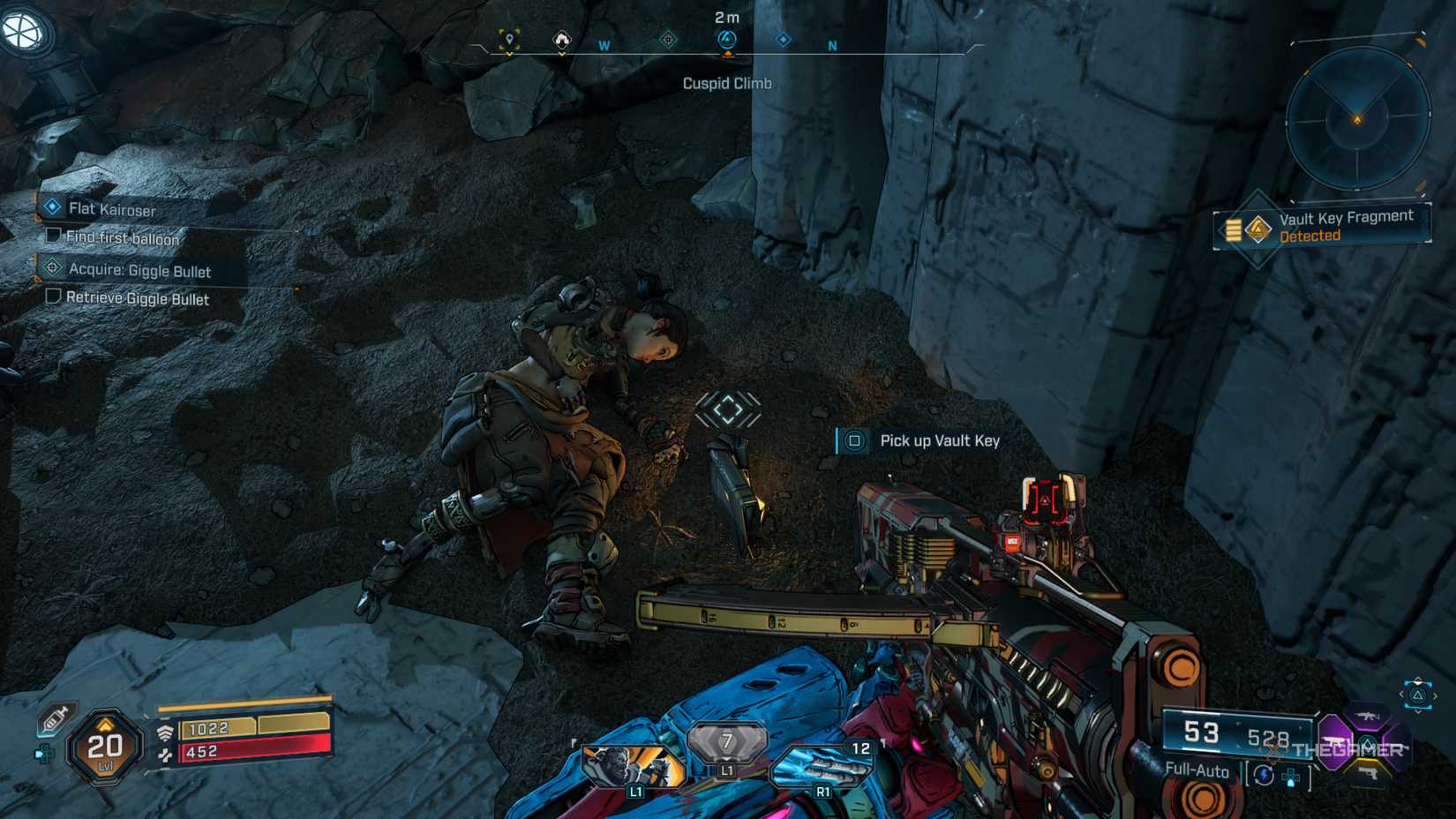Click the Echo Log icon on the compass bar
Image resolution: width=1456 pixels, height=819 pixels.
point(561,41)
